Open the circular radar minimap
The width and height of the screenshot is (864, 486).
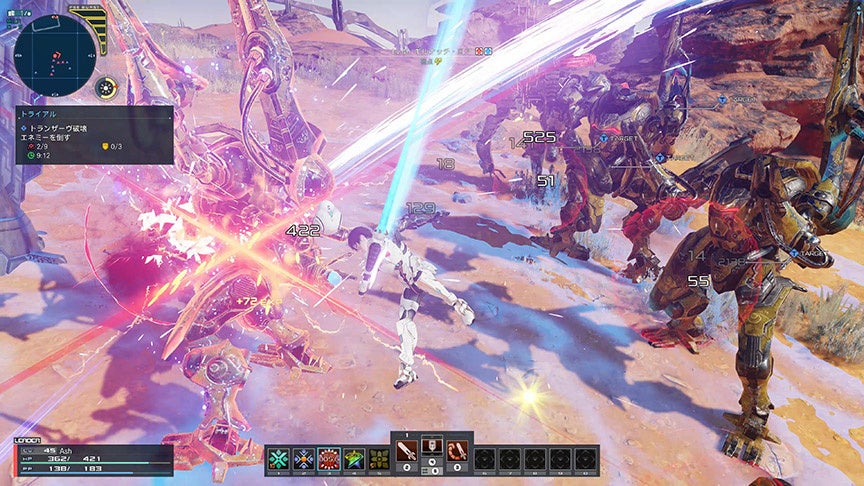click(56, 52)
